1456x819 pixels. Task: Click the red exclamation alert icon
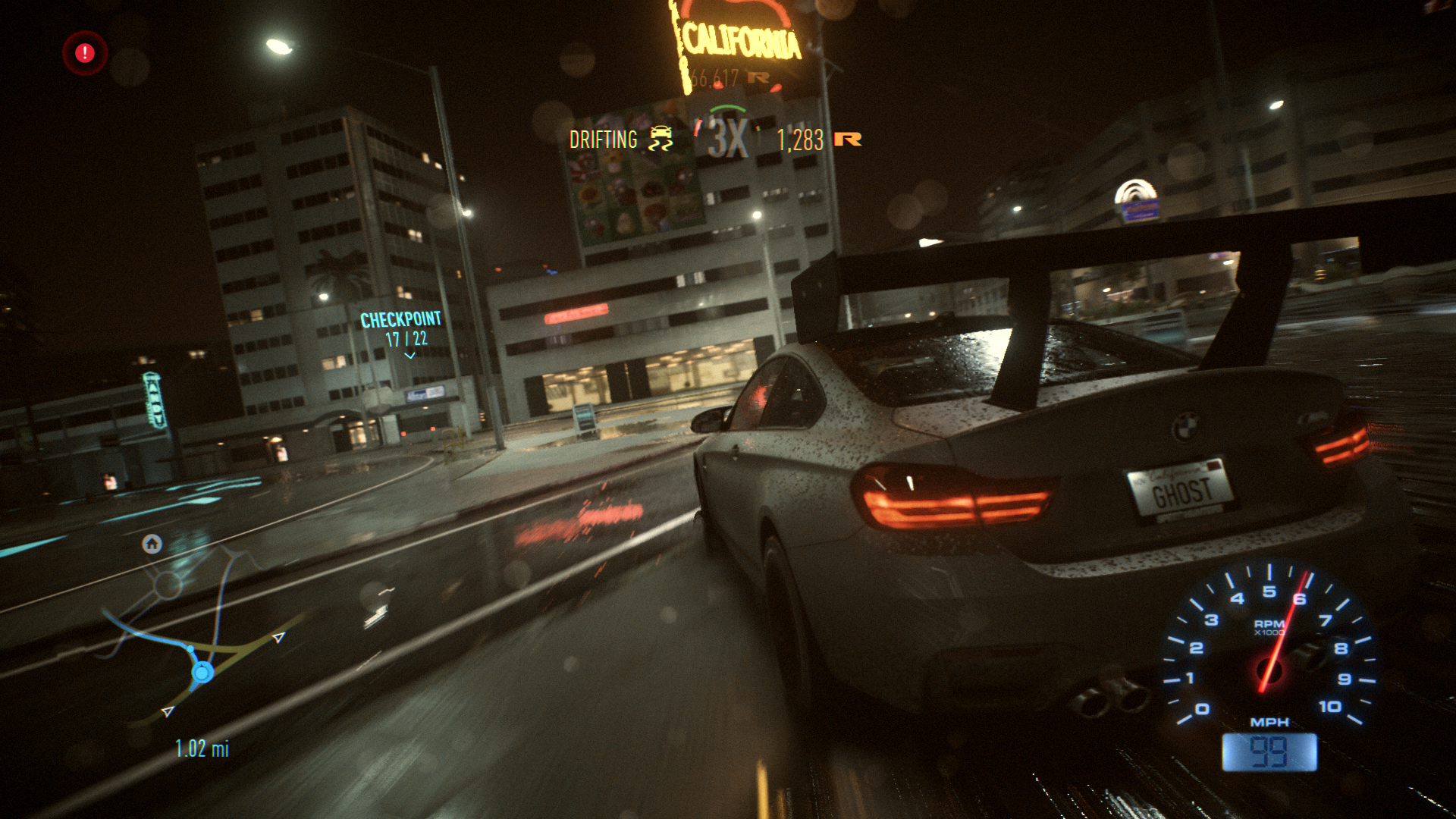click(85, 53)
